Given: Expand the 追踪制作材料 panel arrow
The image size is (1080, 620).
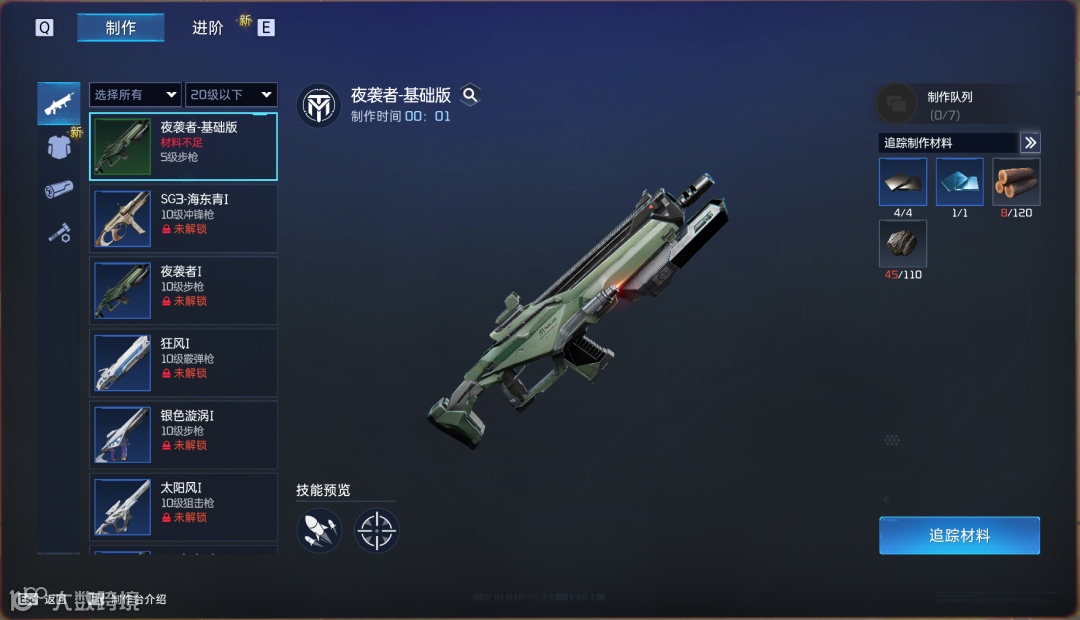Looking at the screenshot, I should [1030, 143].
